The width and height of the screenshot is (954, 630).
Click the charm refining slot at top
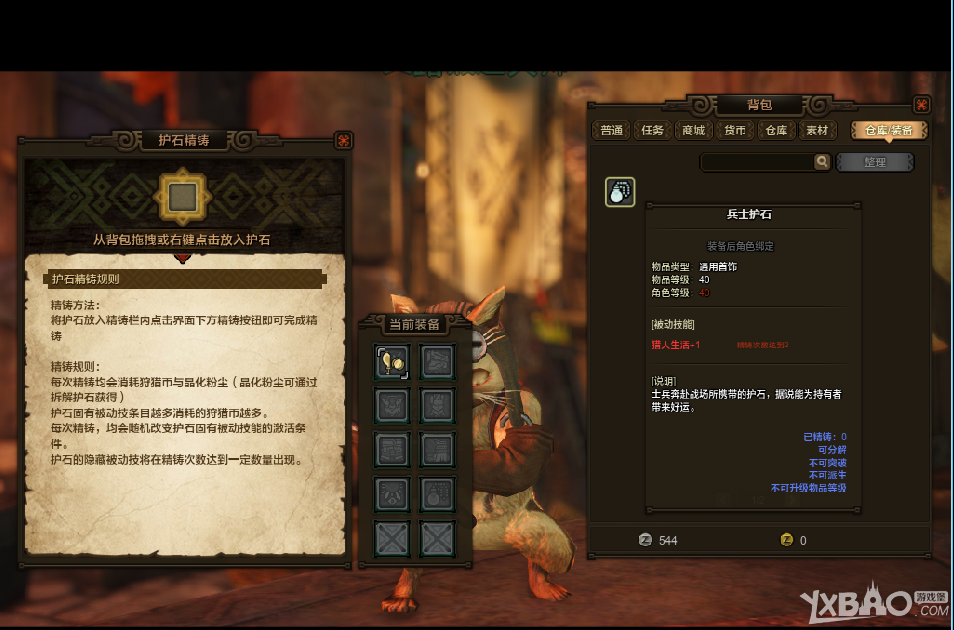pyautogui.click(x=182, y=198)
